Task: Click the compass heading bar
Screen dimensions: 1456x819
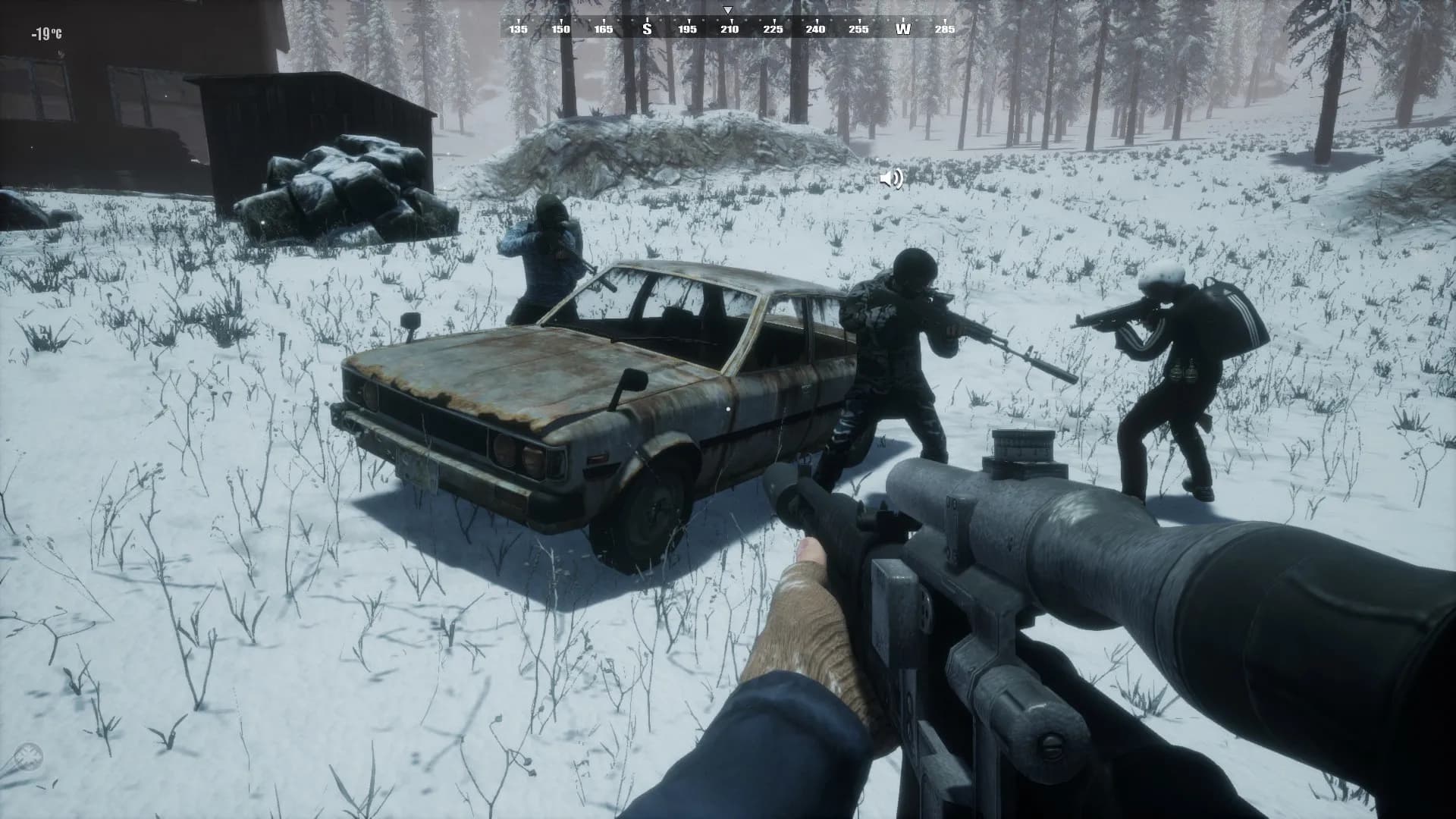Action: [728, 29]
